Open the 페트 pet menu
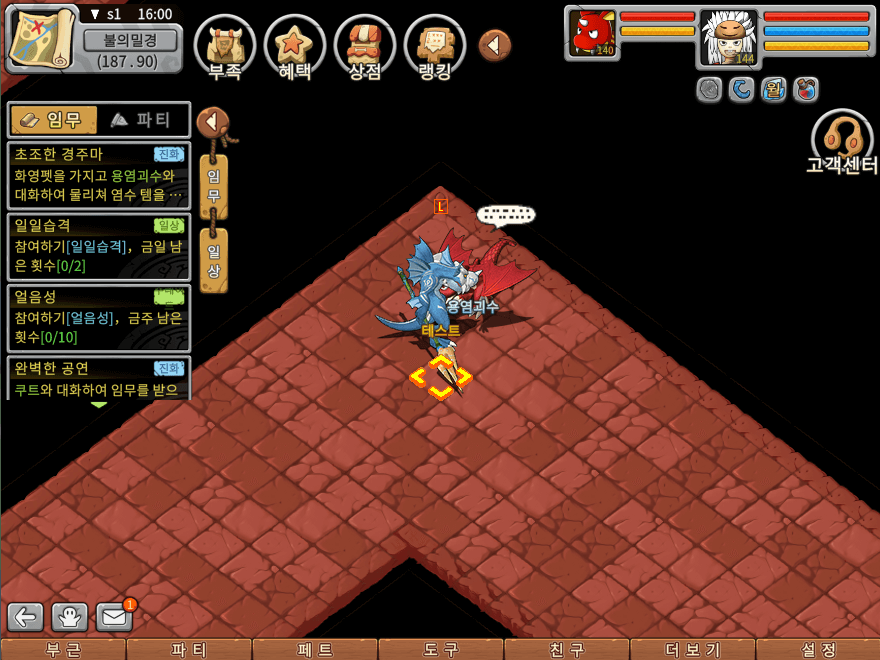The image size is (880, 660). point(315,650)
